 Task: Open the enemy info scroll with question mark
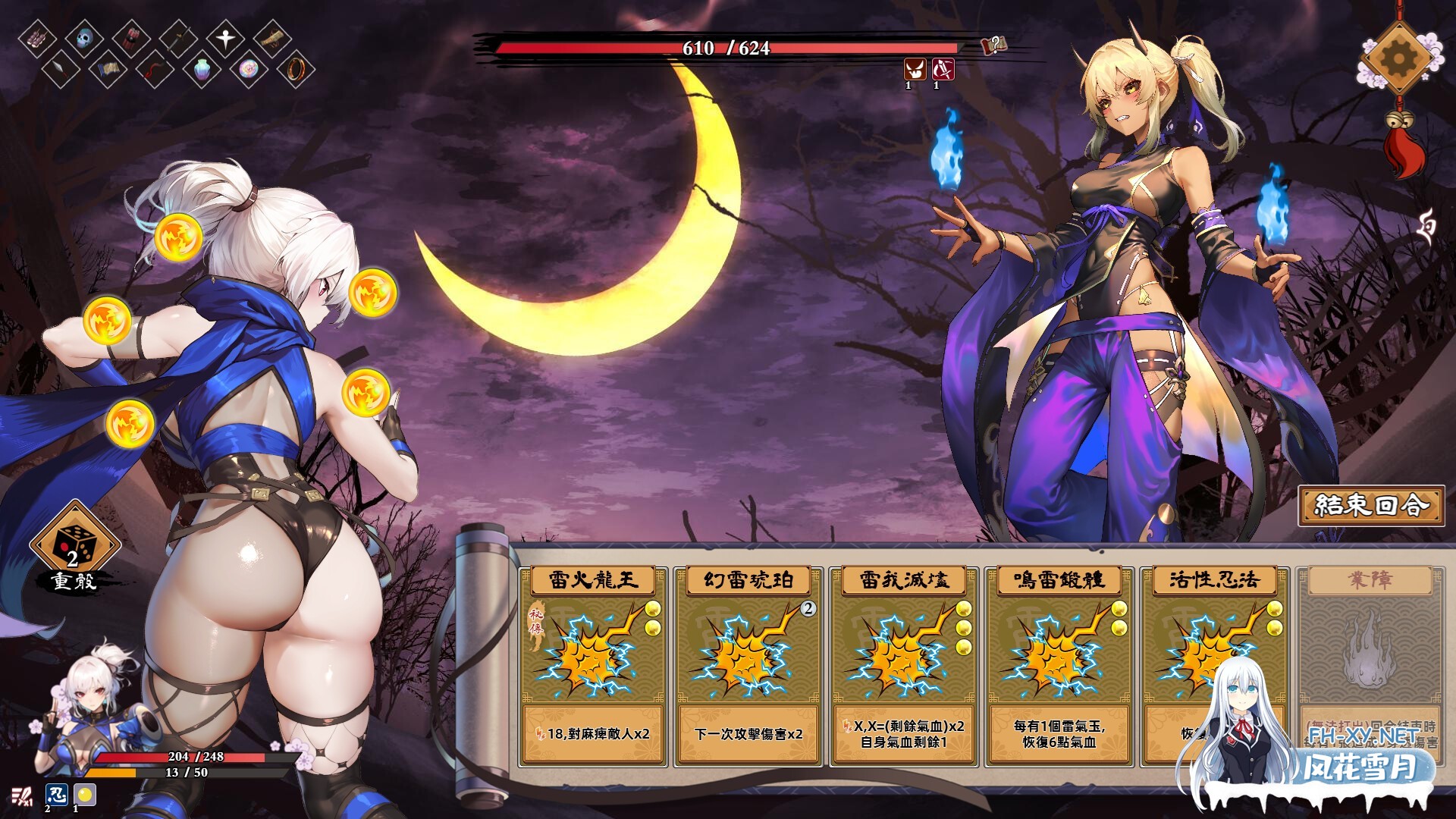993,45
